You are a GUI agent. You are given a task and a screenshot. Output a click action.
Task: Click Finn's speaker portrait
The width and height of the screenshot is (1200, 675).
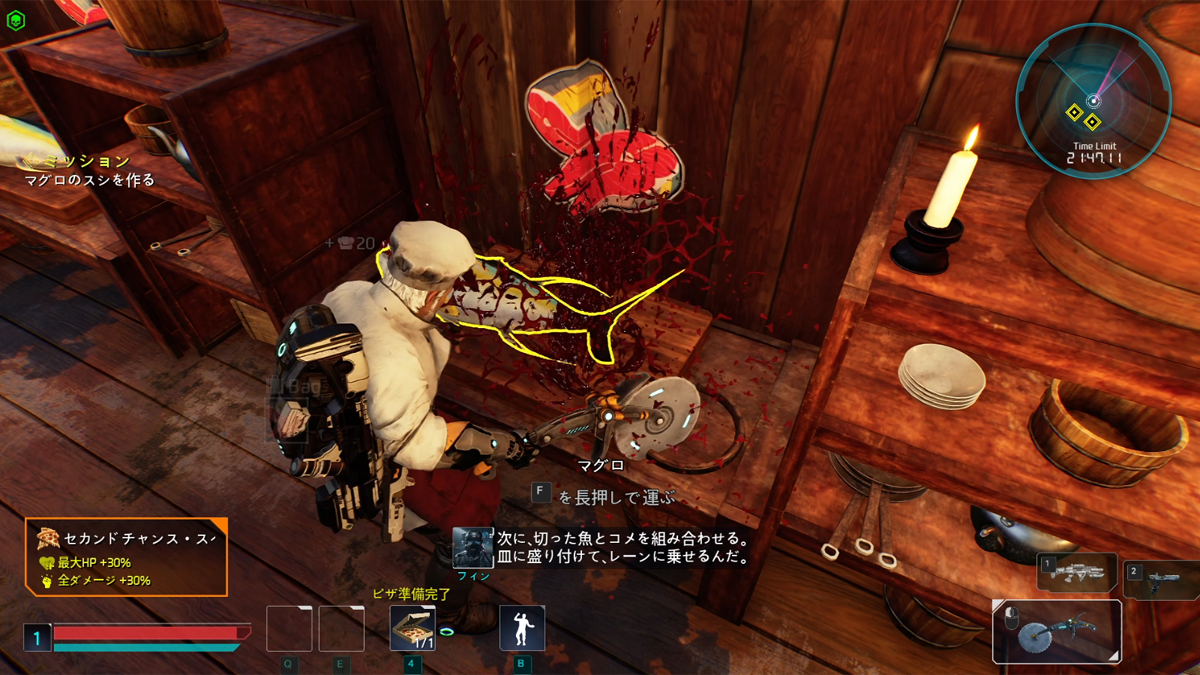472,548
